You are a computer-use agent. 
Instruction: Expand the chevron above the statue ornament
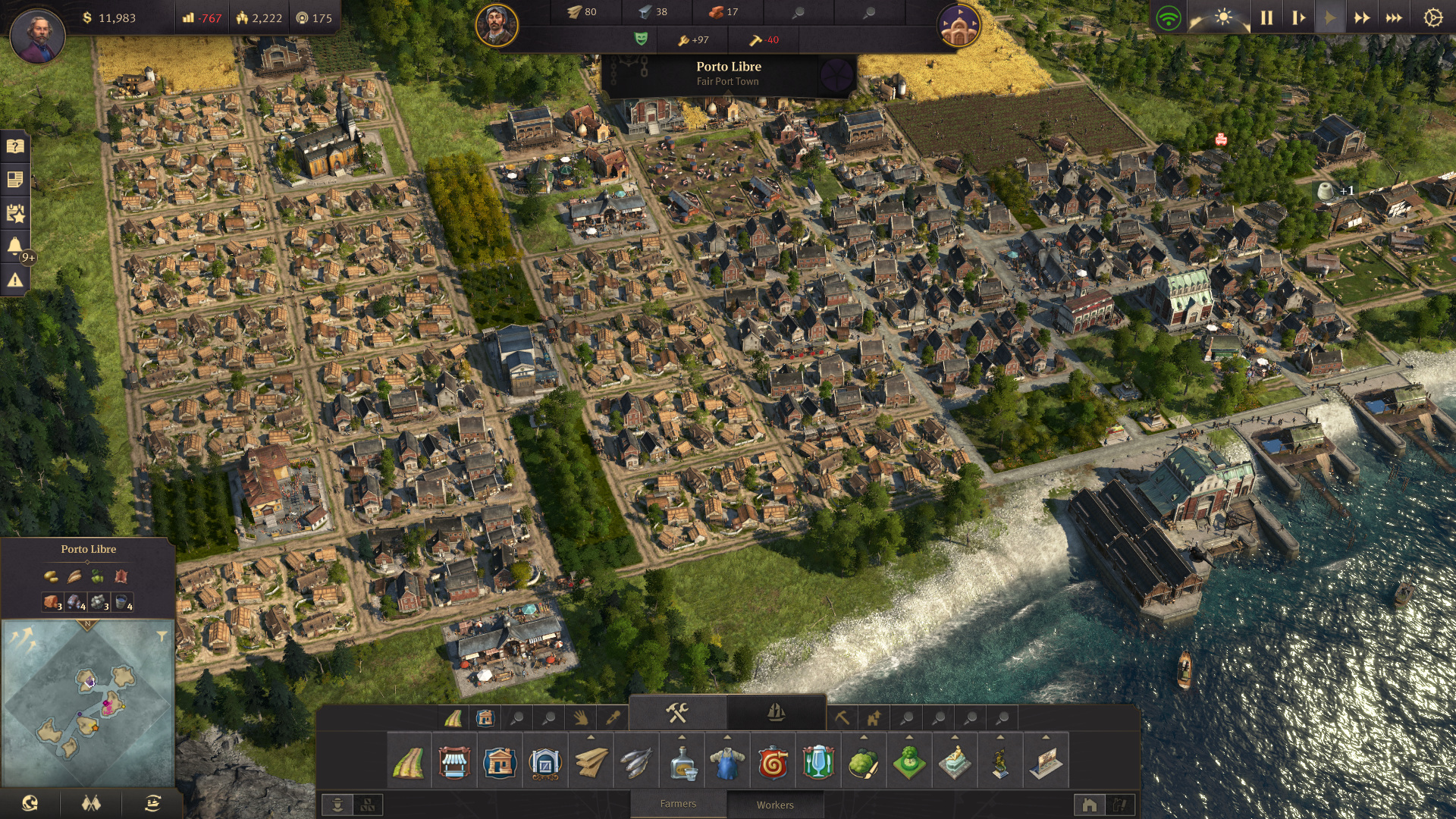pos(954,737)
